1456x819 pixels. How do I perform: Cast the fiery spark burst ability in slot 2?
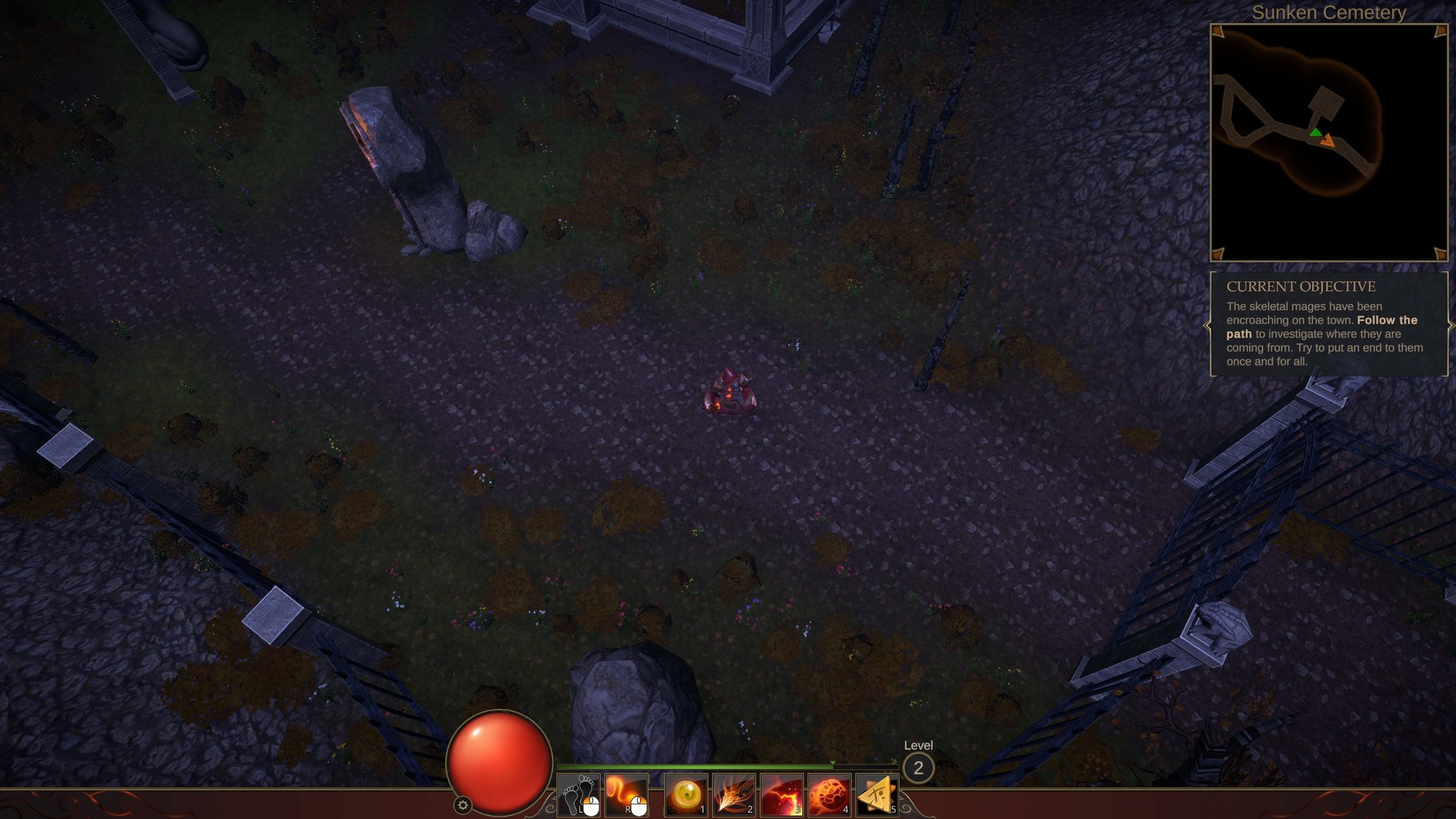coord(734,795)
